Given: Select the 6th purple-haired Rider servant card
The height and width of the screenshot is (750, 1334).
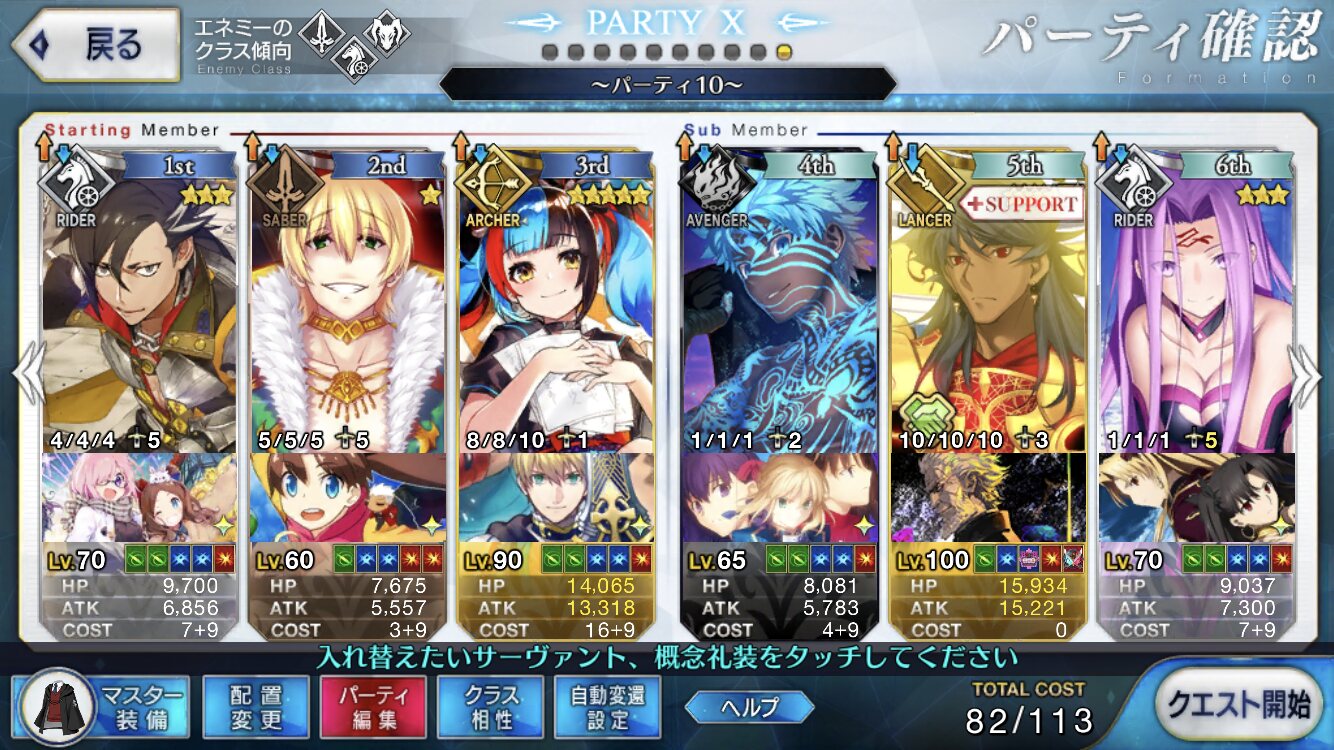Looking at the screenshot, I should tap(1196, 310).
